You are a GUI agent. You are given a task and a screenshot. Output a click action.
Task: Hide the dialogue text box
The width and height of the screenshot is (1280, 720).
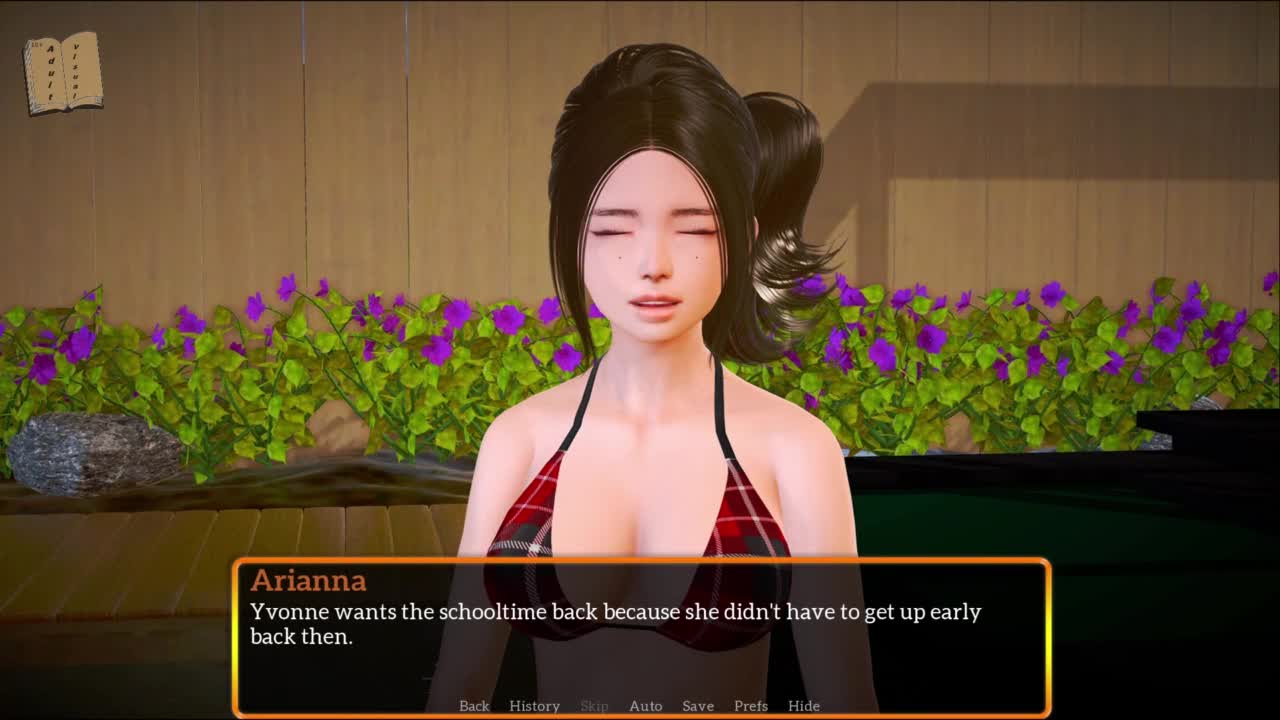(804, 706)
